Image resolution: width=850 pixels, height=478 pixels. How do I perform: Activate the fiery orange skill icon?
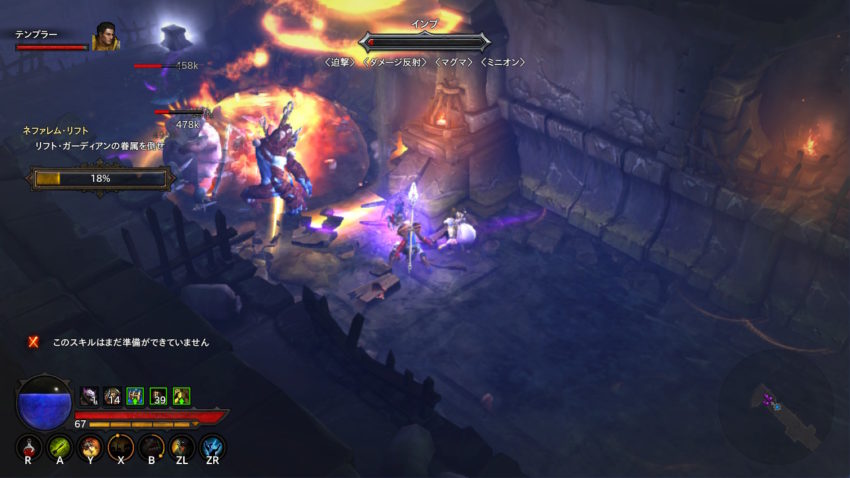coord(90,446)
